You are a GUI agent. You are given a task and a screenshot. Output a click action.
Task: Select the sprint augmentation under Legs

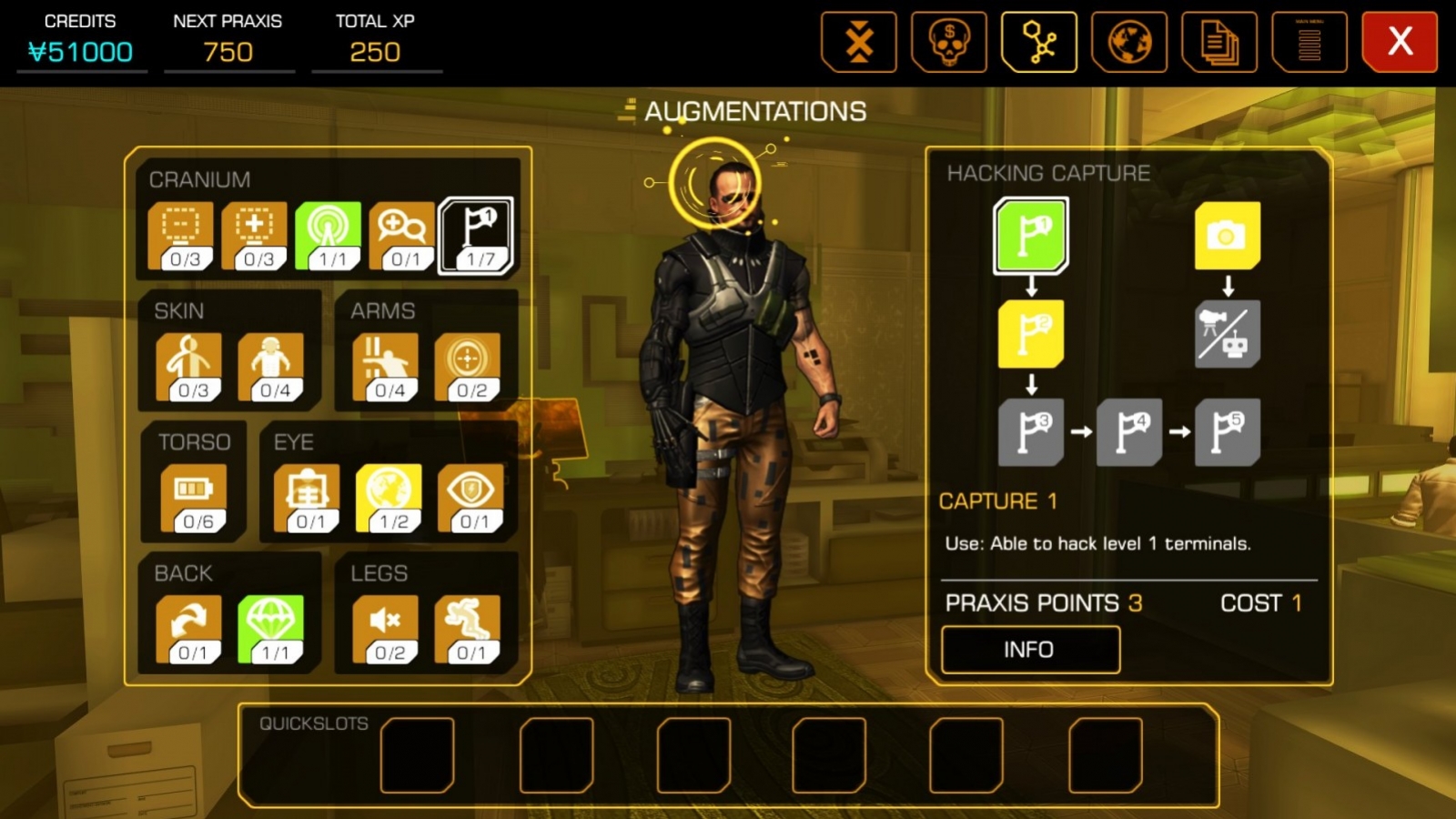click(468, 623)
